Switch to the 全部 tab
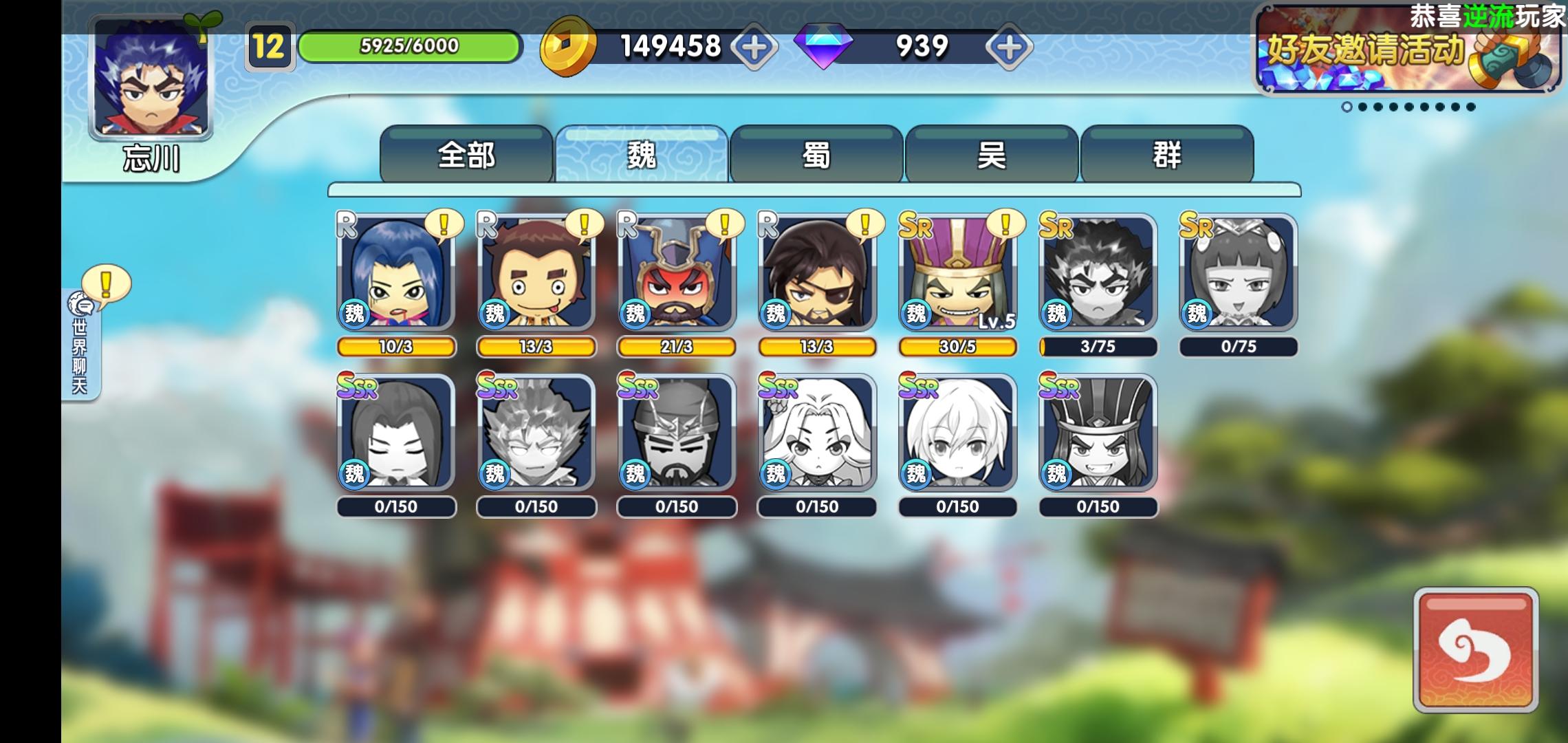 click(468, 155)
